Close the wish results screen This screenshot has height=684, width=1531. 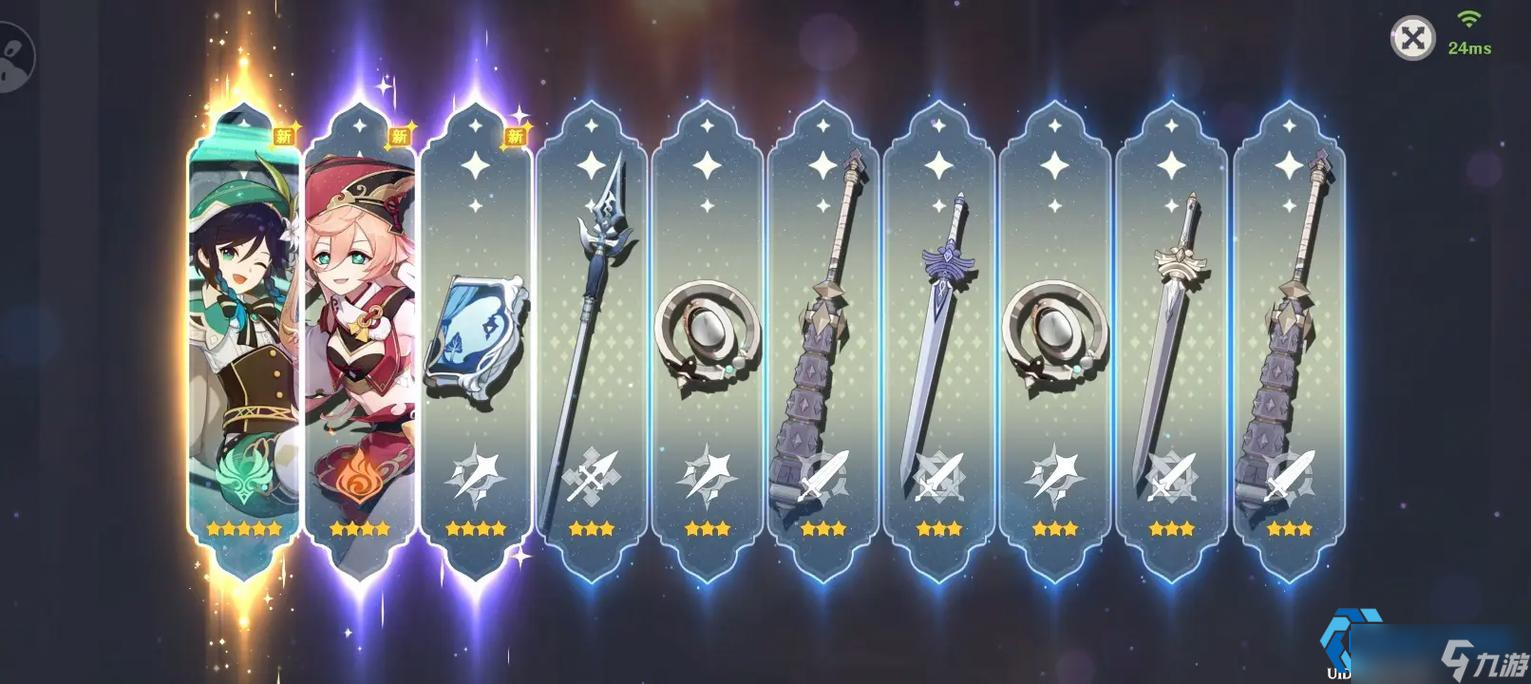point(1412,39)
